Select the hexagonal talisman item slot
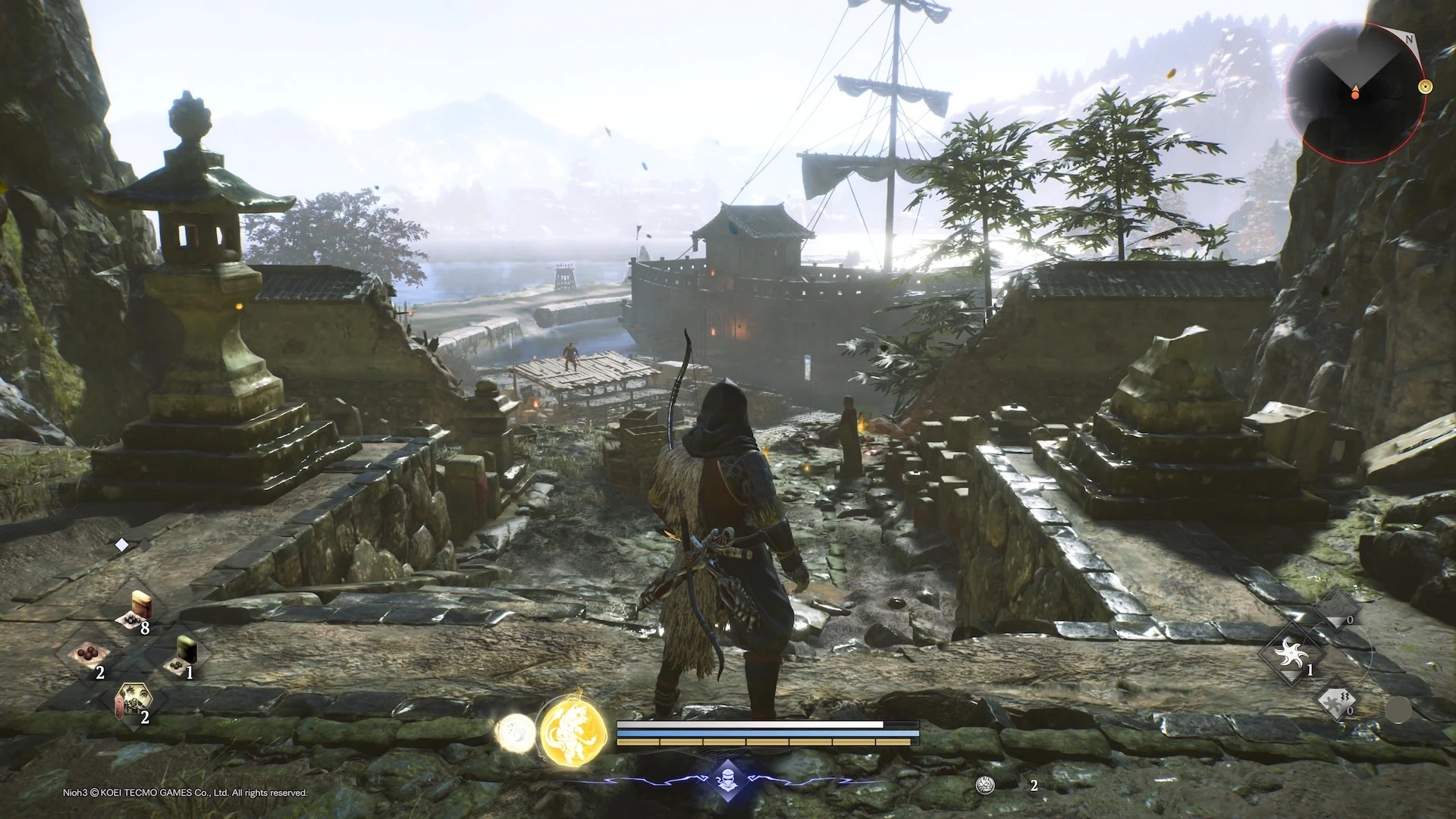The image size is (1456, 819). (x=133, y=701)
